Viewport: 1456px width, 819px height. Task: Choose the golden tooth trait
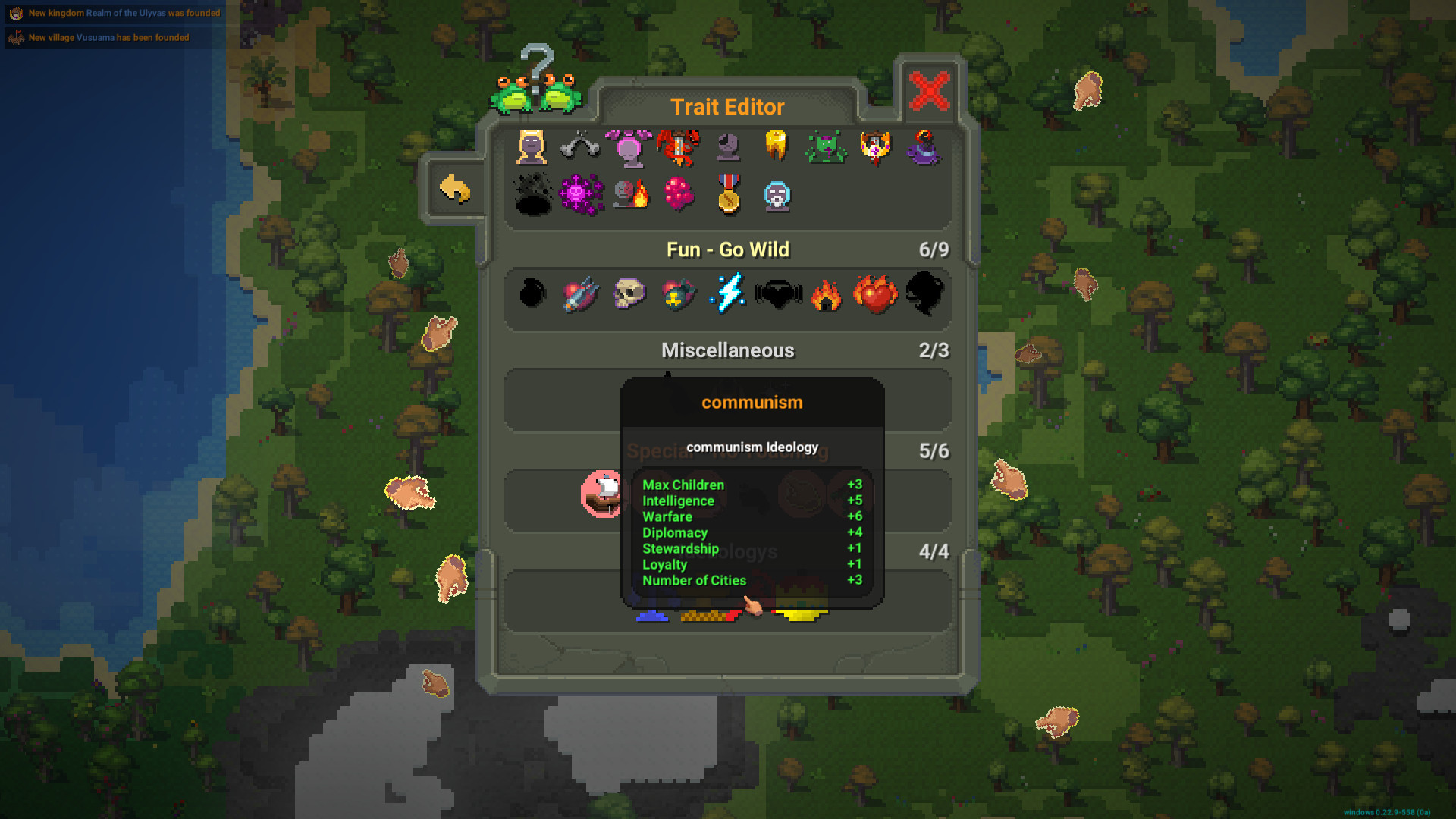[x=777, y=148]
